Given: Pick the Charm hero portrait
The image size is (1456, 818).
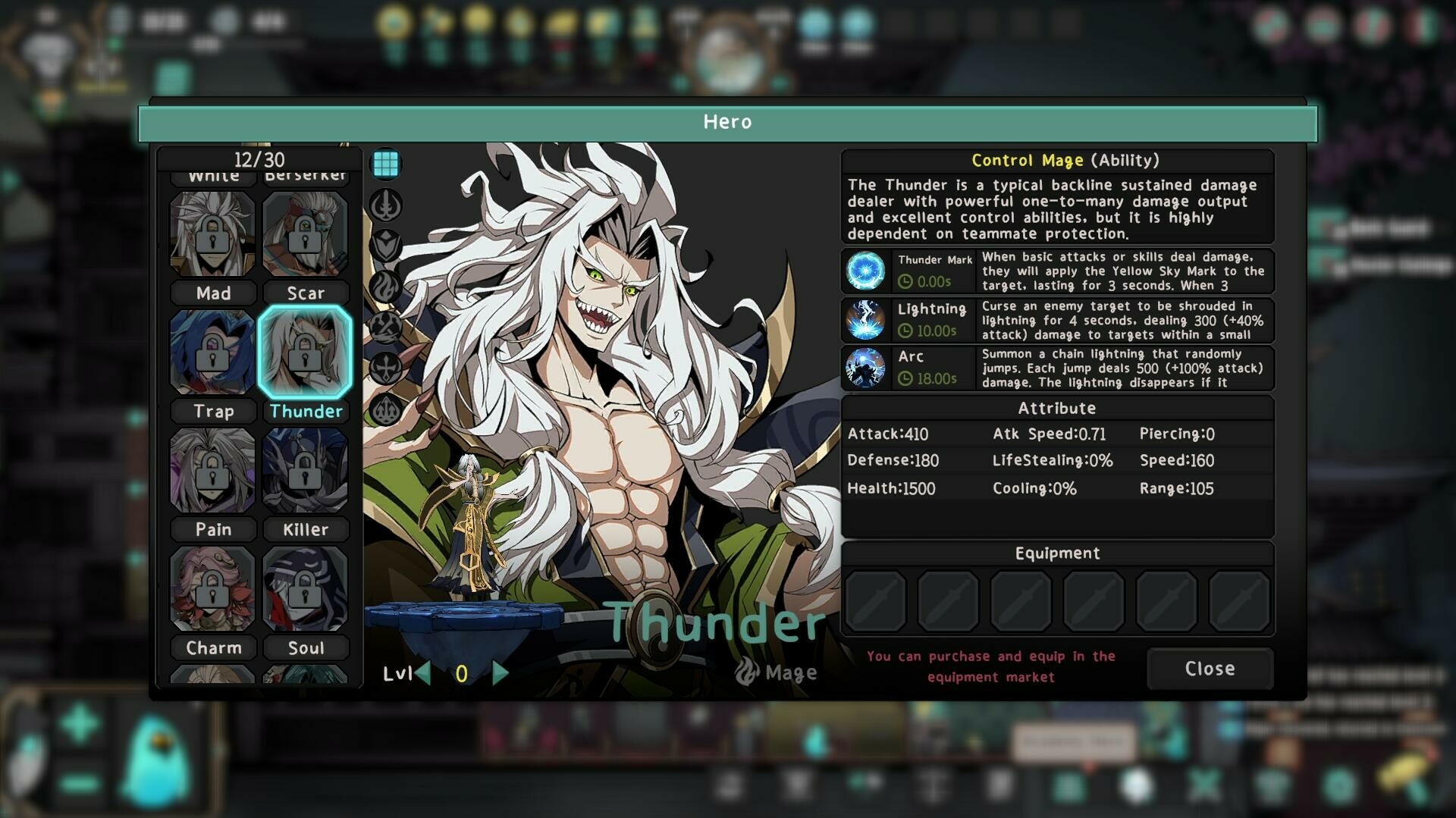Looking at the screenshot, I should point(212,588).
